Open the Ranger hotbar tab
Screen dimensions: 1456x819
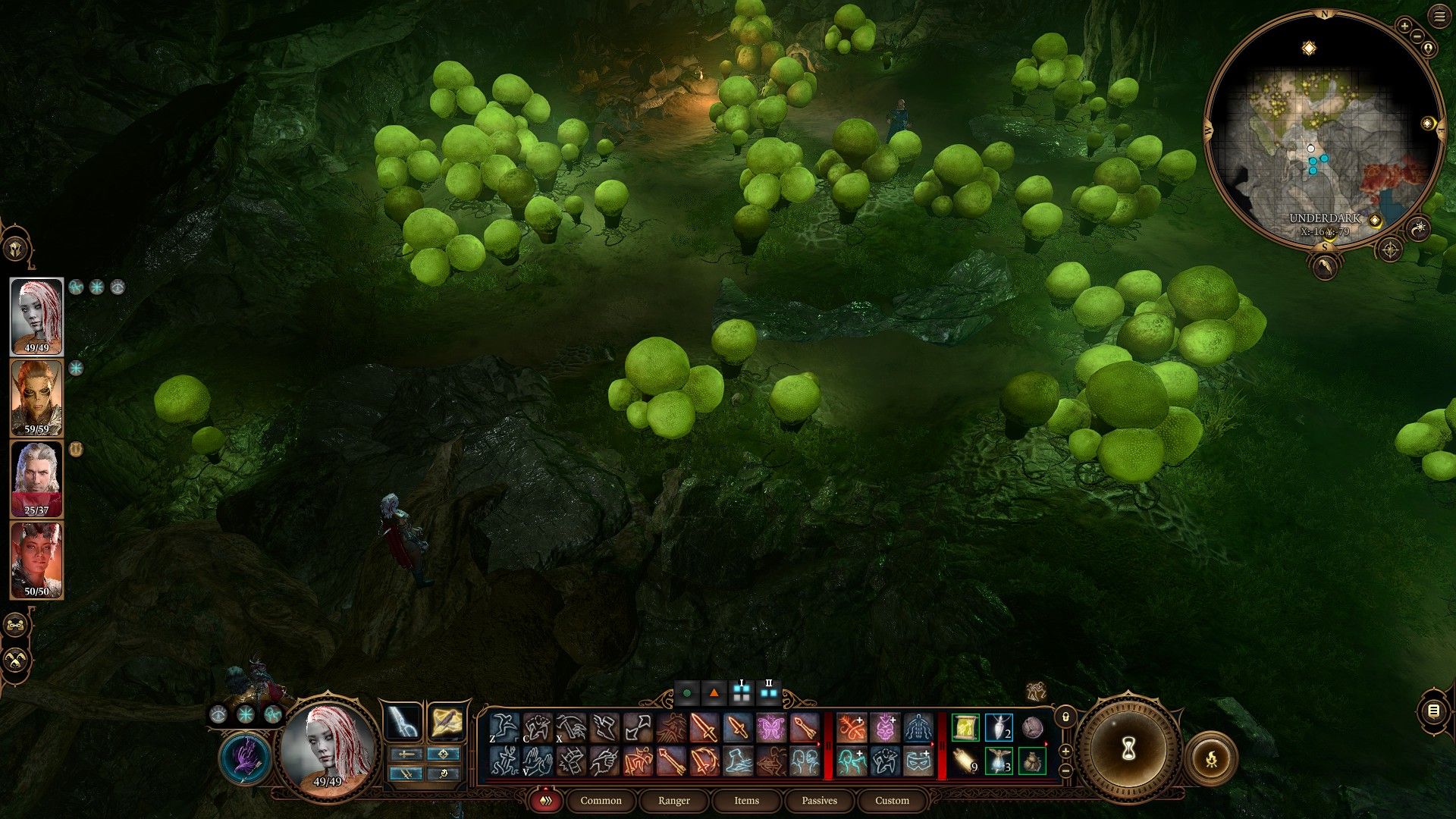(674, 801)
